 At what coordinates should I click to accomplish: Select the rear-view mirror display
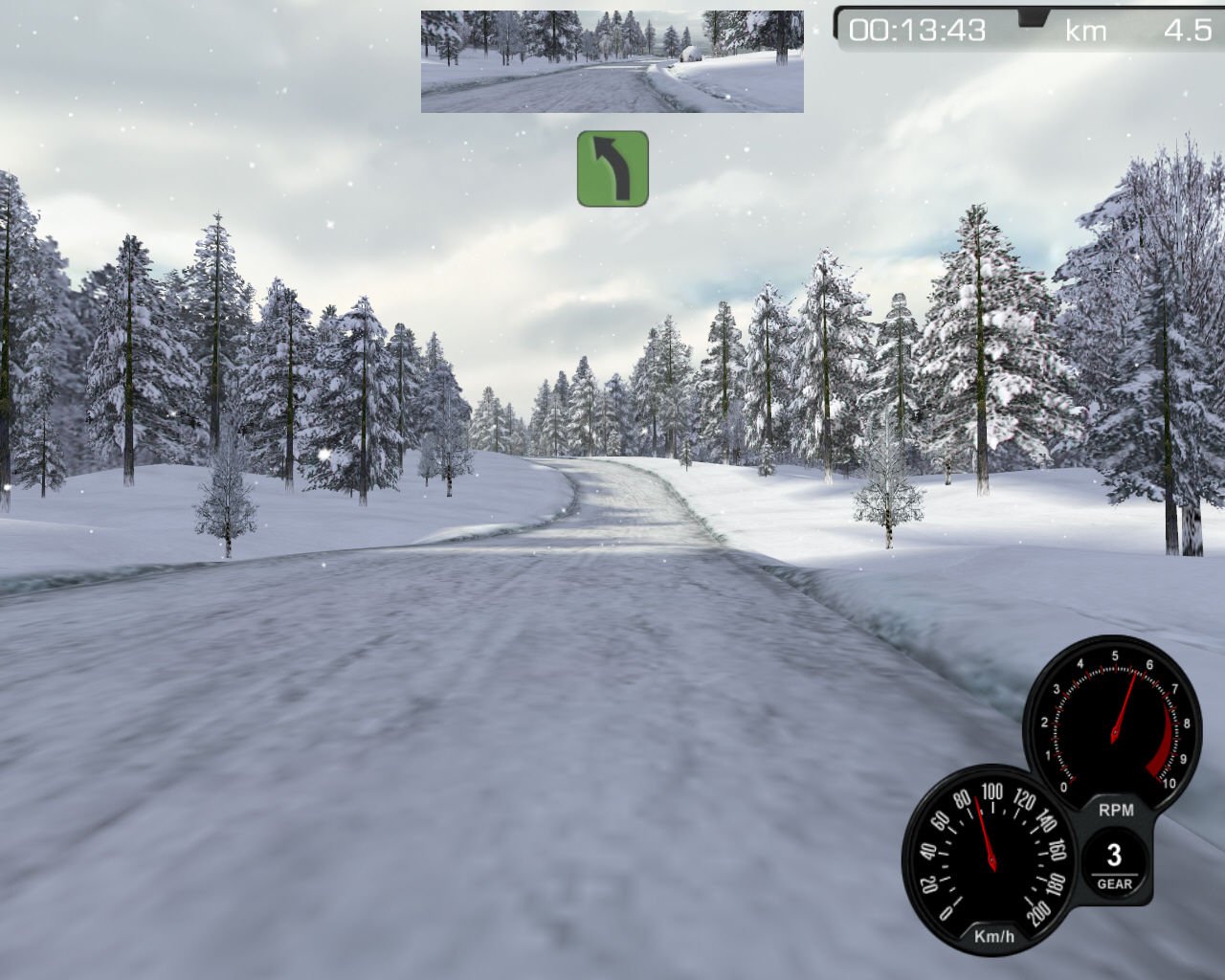pos(612,61)
